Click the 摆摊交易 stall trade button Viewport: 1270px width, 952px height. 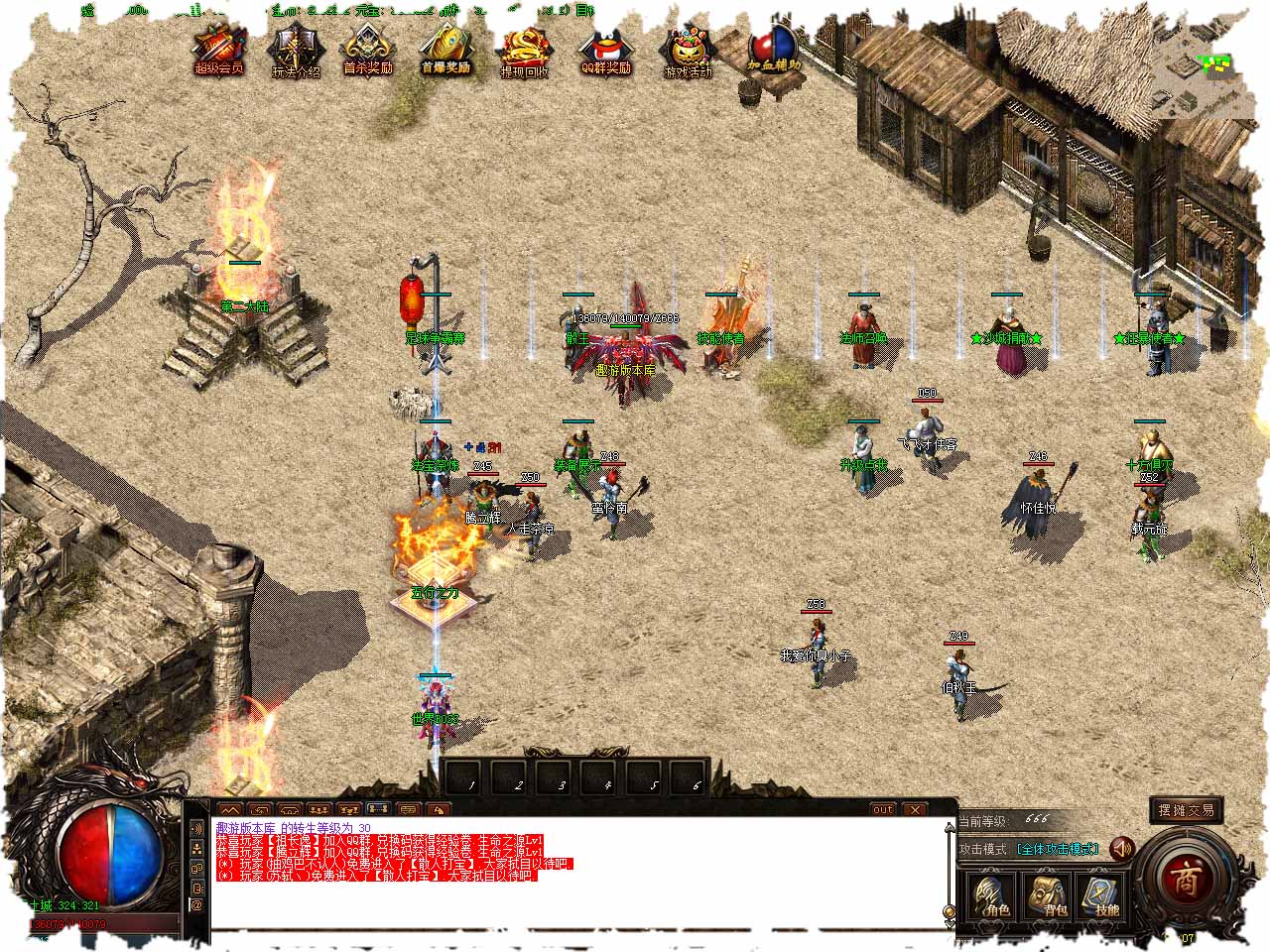(x=1186, y=810)
